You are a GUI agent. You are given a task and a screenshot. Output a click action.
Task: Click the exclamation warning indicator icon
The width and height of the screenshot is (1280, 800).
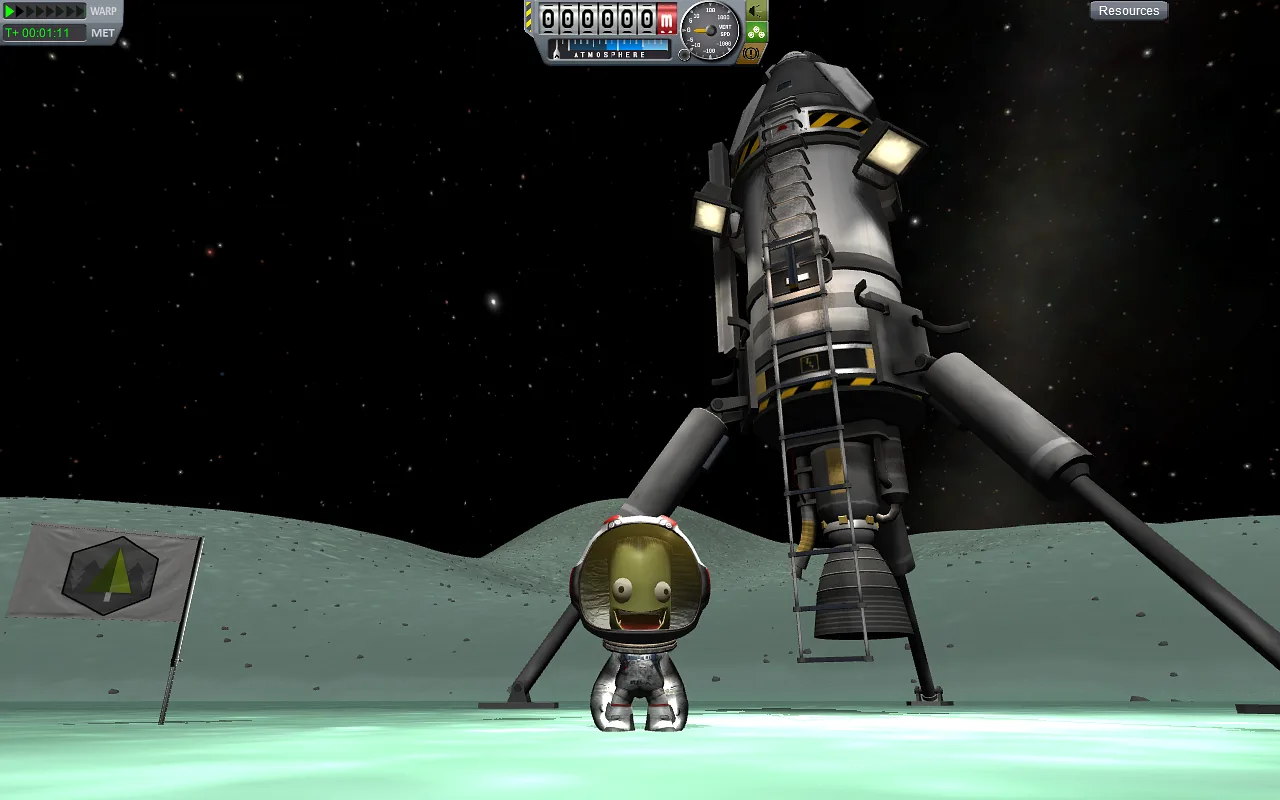pyautogui.click(x=750, y=52)
